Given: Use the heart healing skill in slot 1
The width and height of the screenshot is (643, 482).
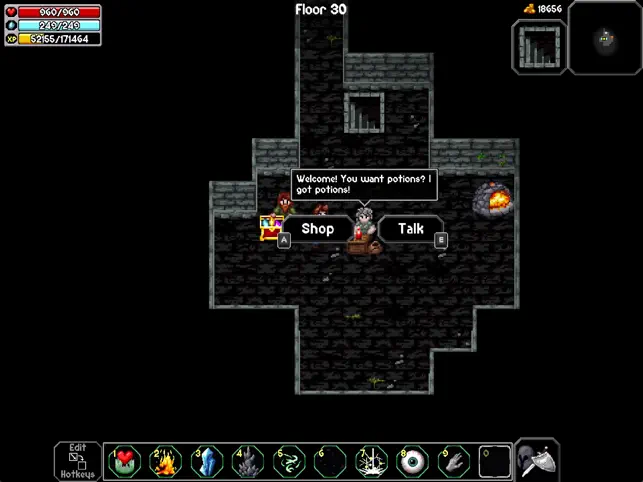Looking at the screenshot, I should coord(126,461).
